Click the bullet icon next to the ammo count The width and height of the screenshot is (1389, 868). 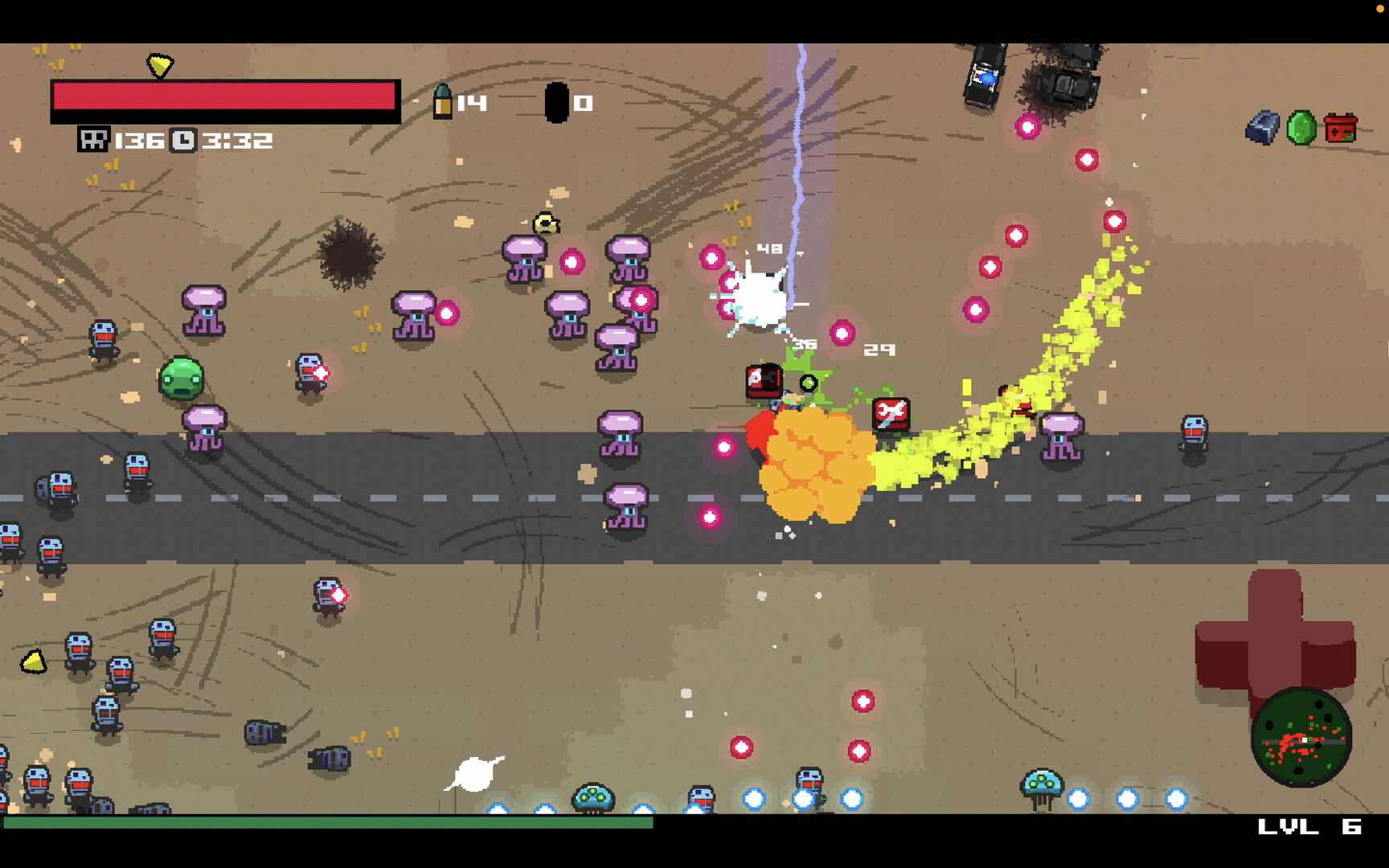click(445, 100)
